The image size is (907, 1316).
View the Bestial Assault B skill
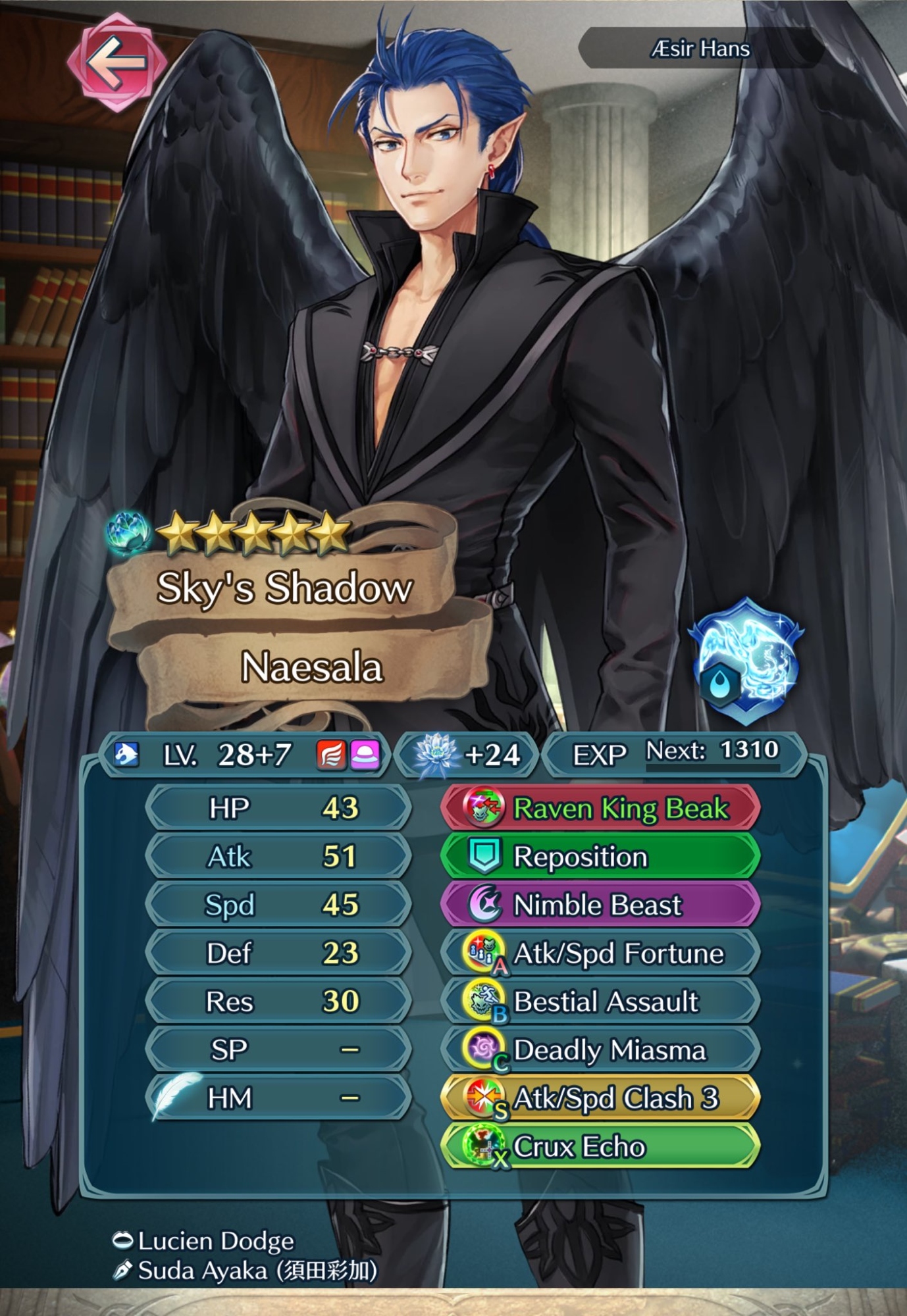click(600, 1001)
